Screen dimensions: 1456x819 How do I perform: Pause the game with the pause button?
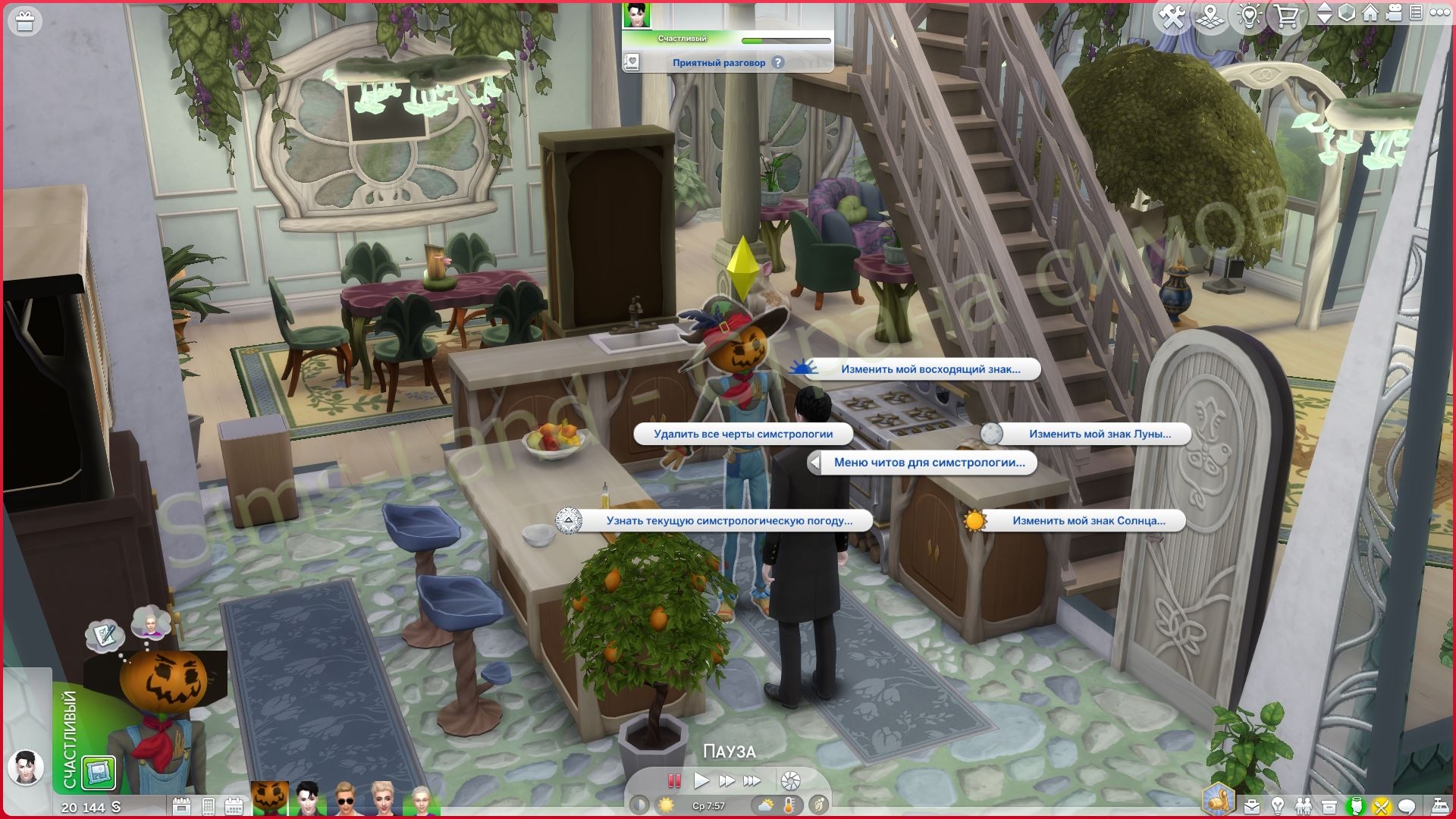tap(673, 781)
